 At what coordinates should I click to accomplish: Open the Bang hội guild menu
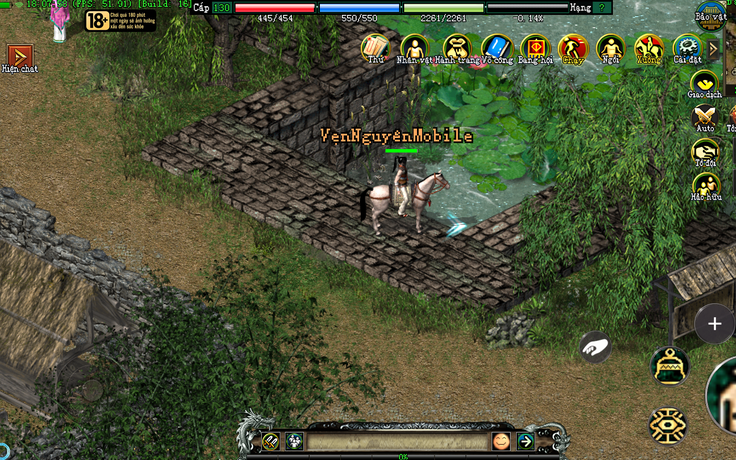point(535,47)
